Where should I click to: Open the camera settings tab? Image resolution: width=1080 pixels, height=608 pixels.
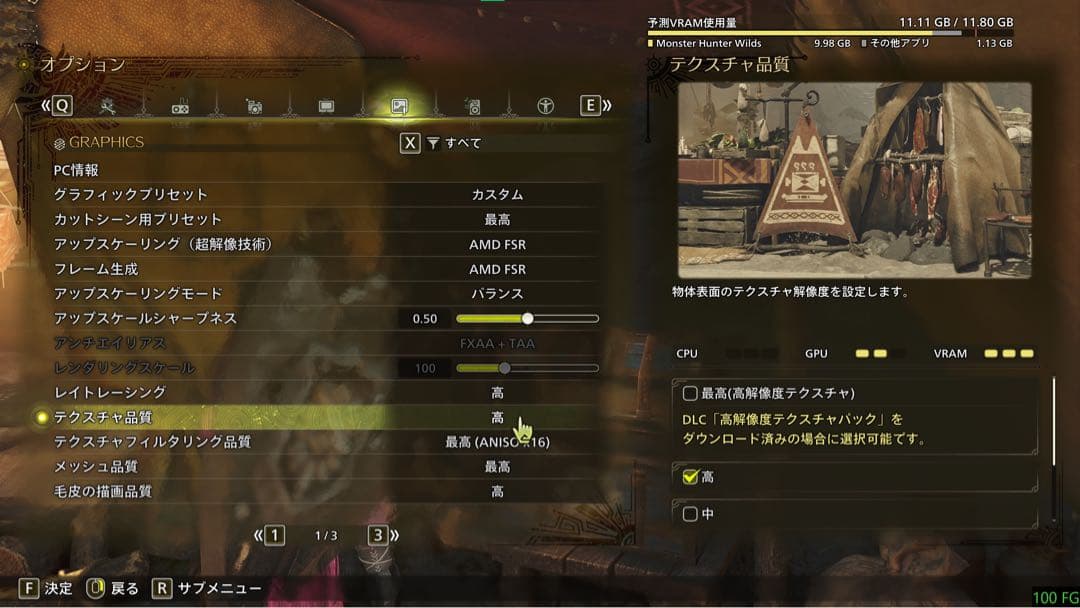click(x=254, y=107)
